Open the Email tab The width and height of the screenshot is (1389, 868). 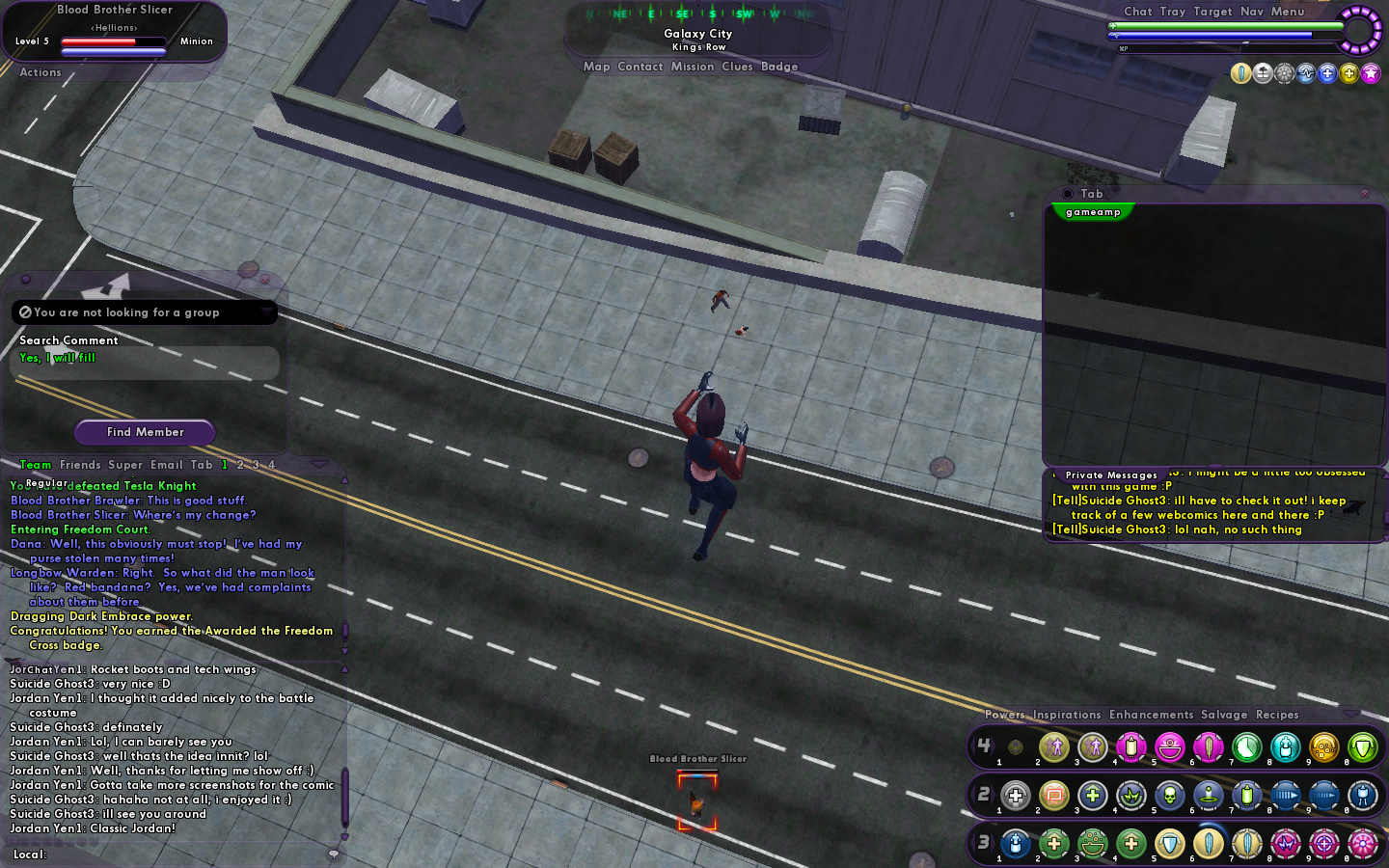[x=166, y=465]
